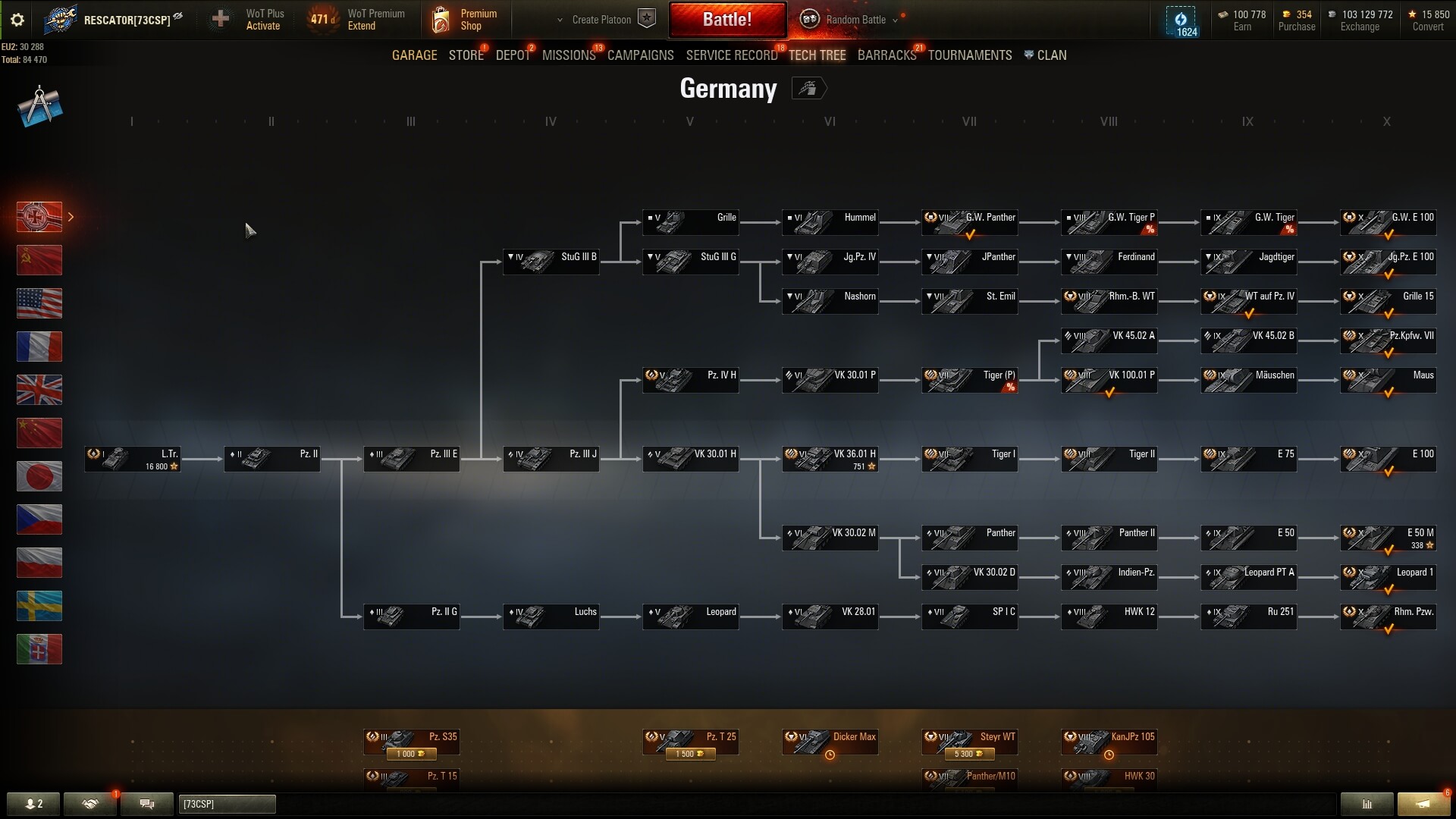
Task: Click the Dicker Max premium tank
Action: tap(830, 740)
